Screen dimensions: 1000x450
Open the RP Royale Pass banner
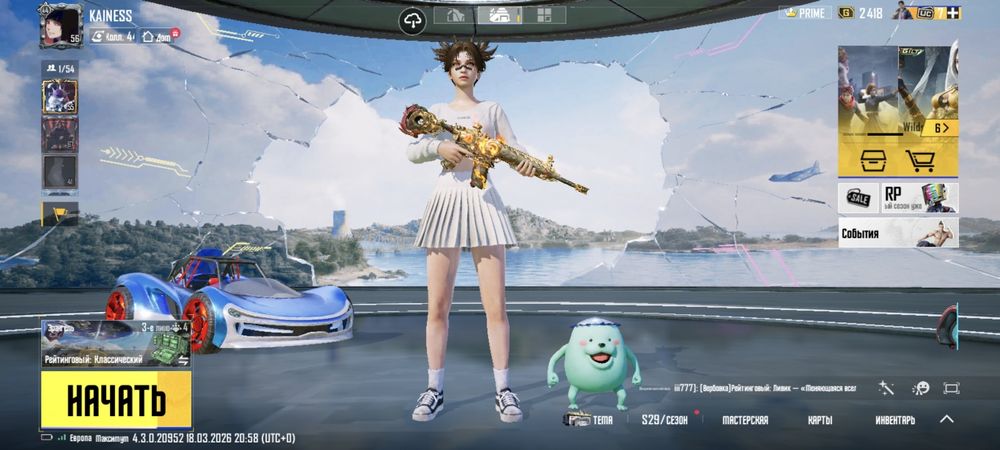[919, 197]
